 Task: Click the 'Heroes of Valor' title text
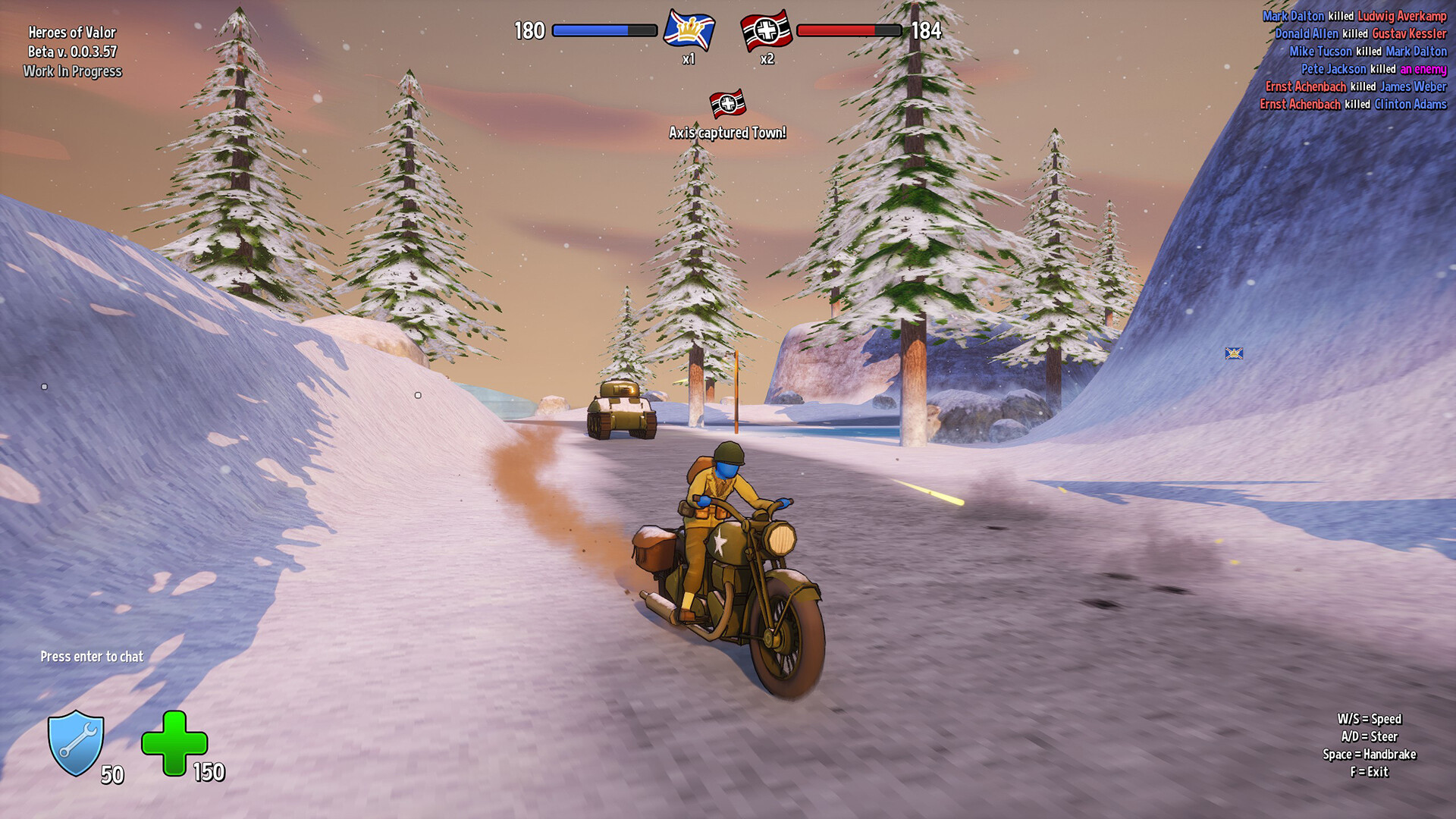click(72, 33)
